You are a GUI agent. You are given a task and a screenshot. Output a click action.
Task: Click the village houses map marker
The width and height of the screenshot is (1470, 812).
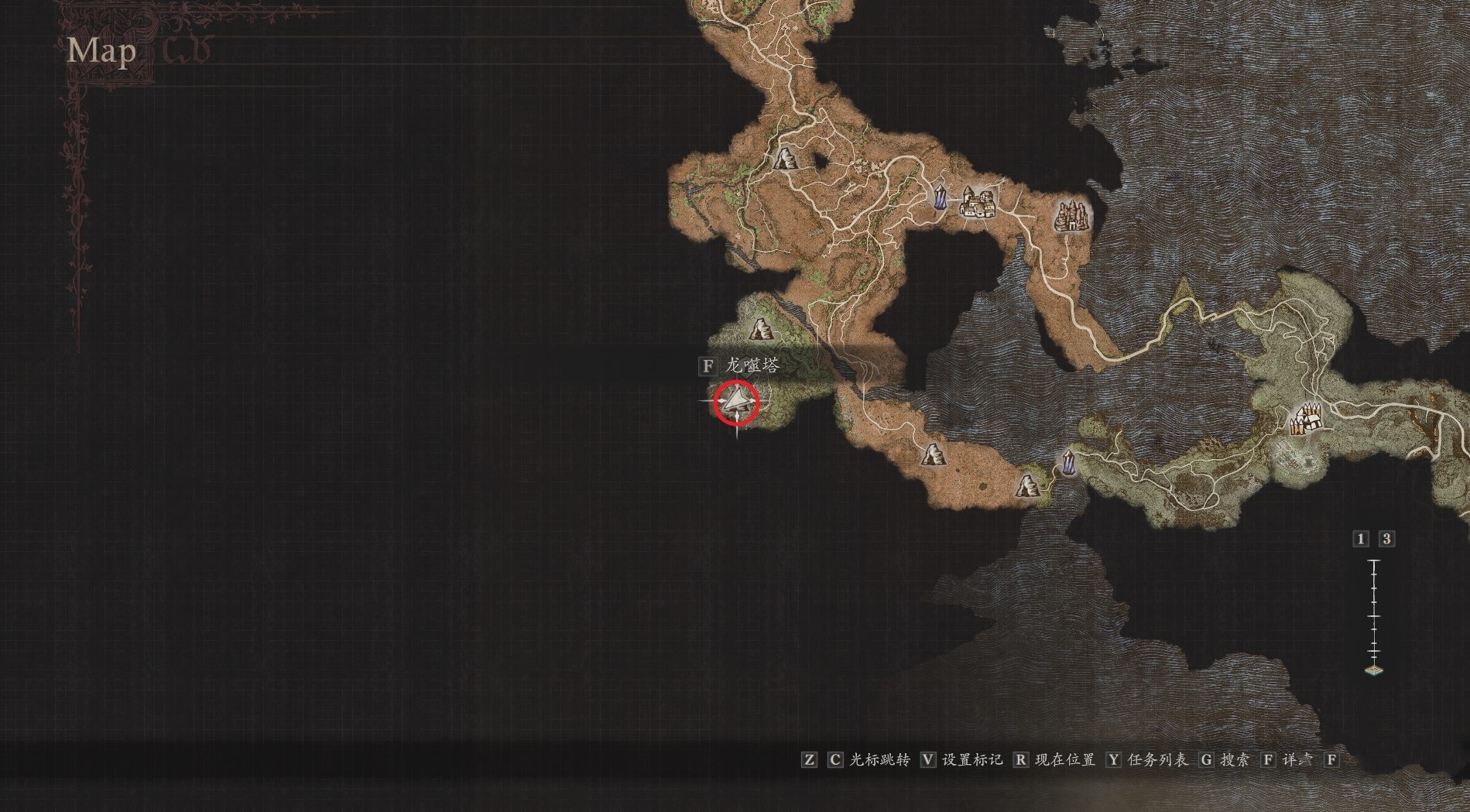(976, 203)
